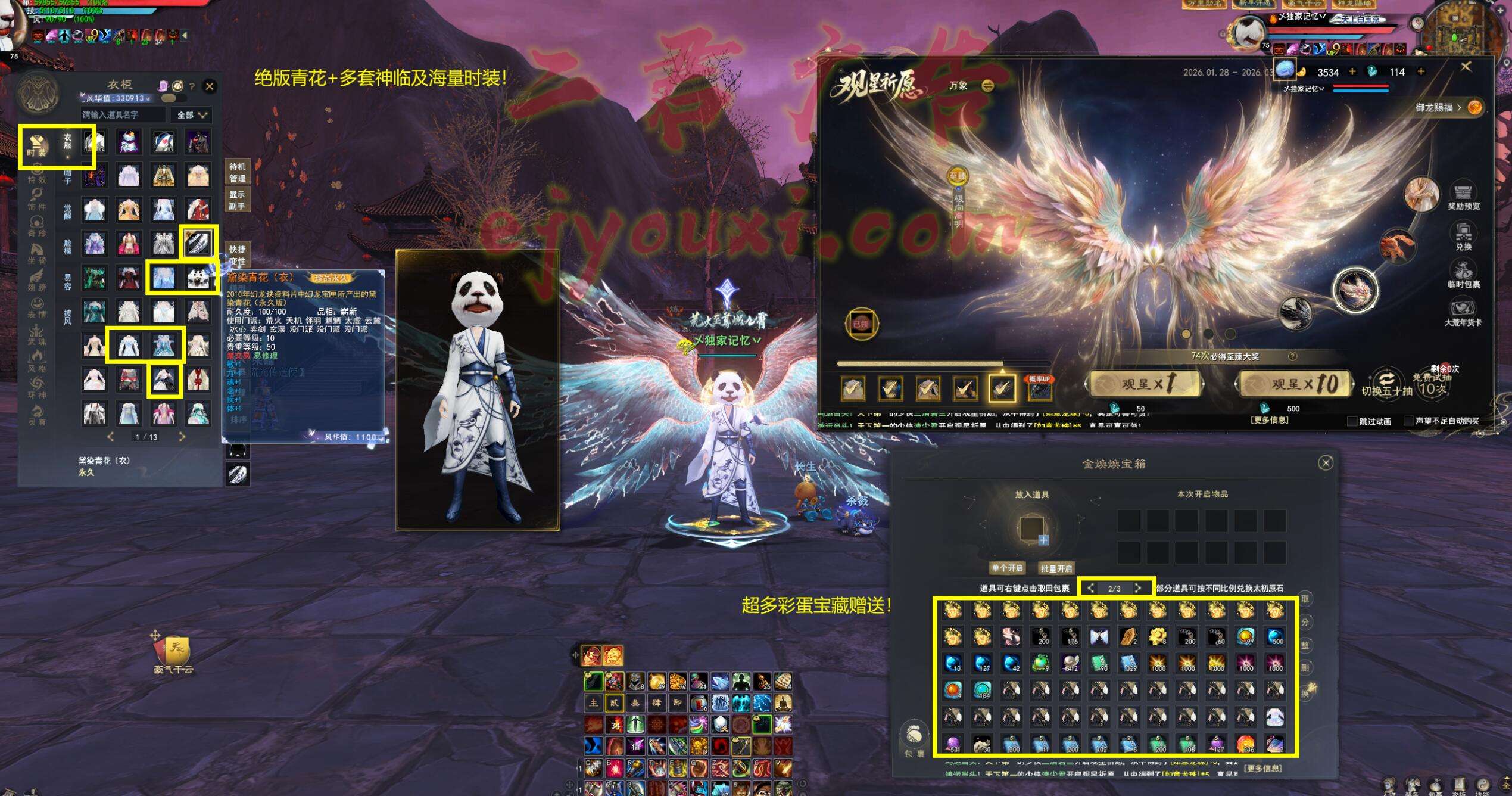The image size is (1512, 796).
Task: Go to the next wardrobe page
Action: [x=182, y=437]
